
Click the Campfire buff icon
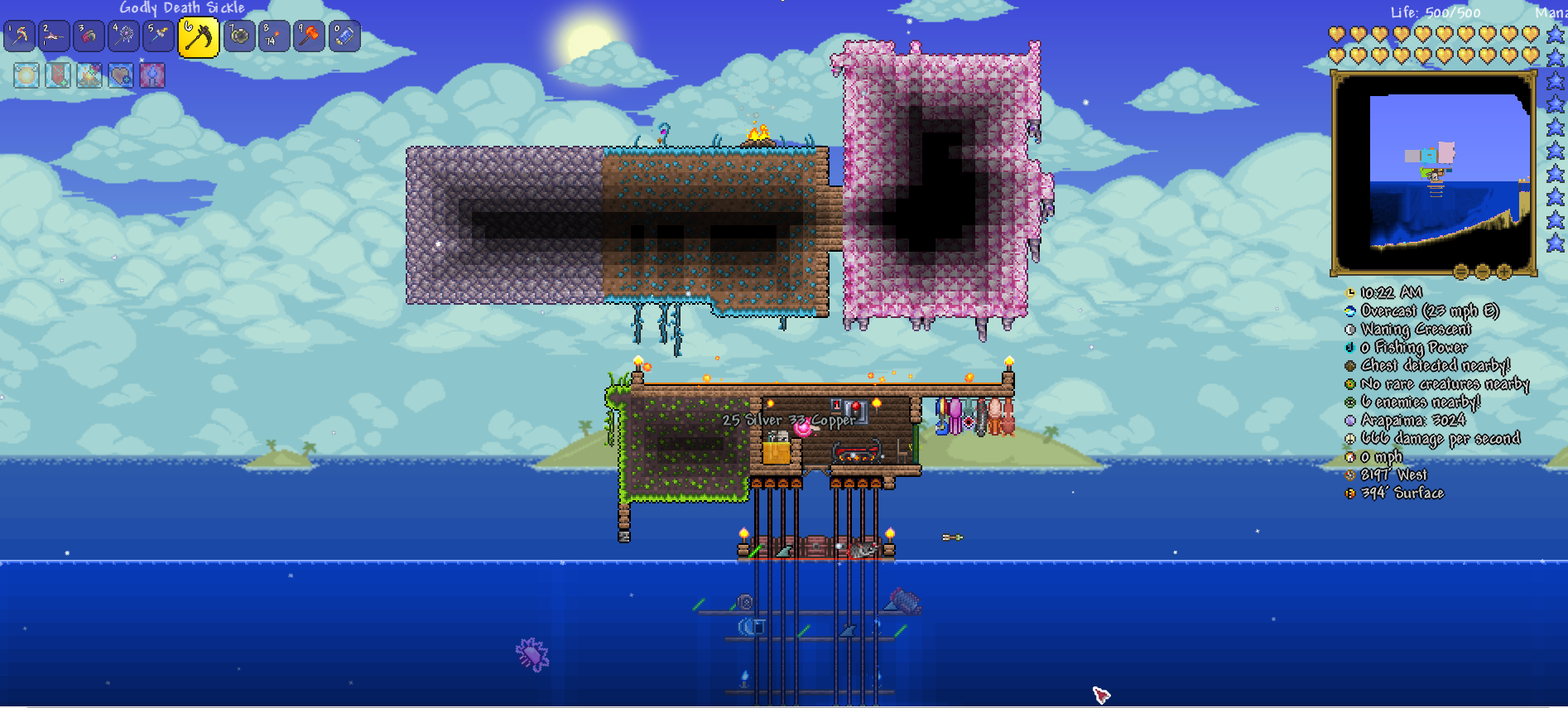click(89, 75)
